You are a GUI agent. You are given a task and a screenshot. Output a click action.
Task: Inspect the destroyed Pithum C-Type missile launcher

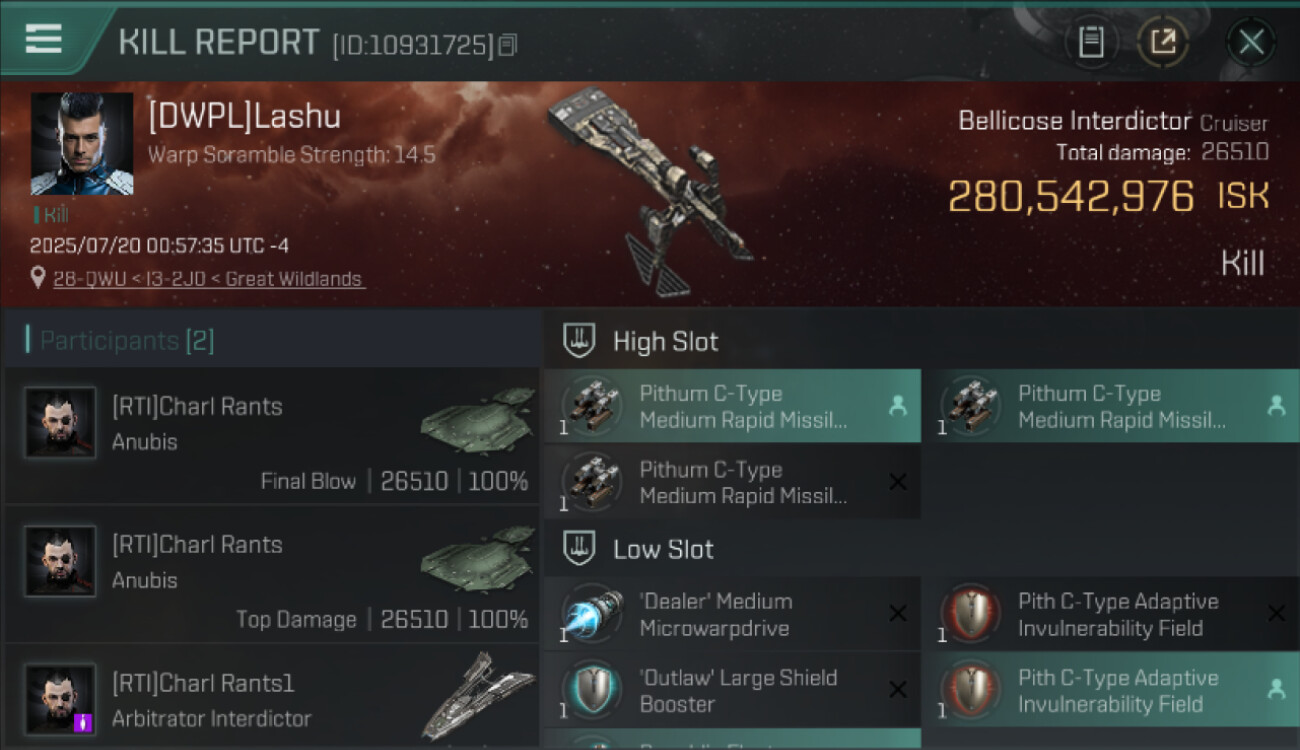tap(732, 483)
